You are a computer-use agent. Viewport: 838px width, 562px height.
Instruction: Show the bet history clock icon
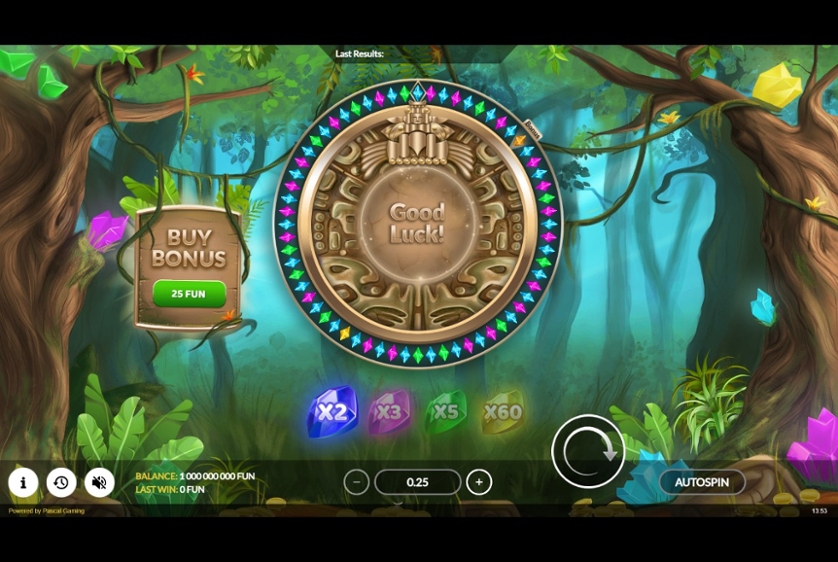point(61,483)
